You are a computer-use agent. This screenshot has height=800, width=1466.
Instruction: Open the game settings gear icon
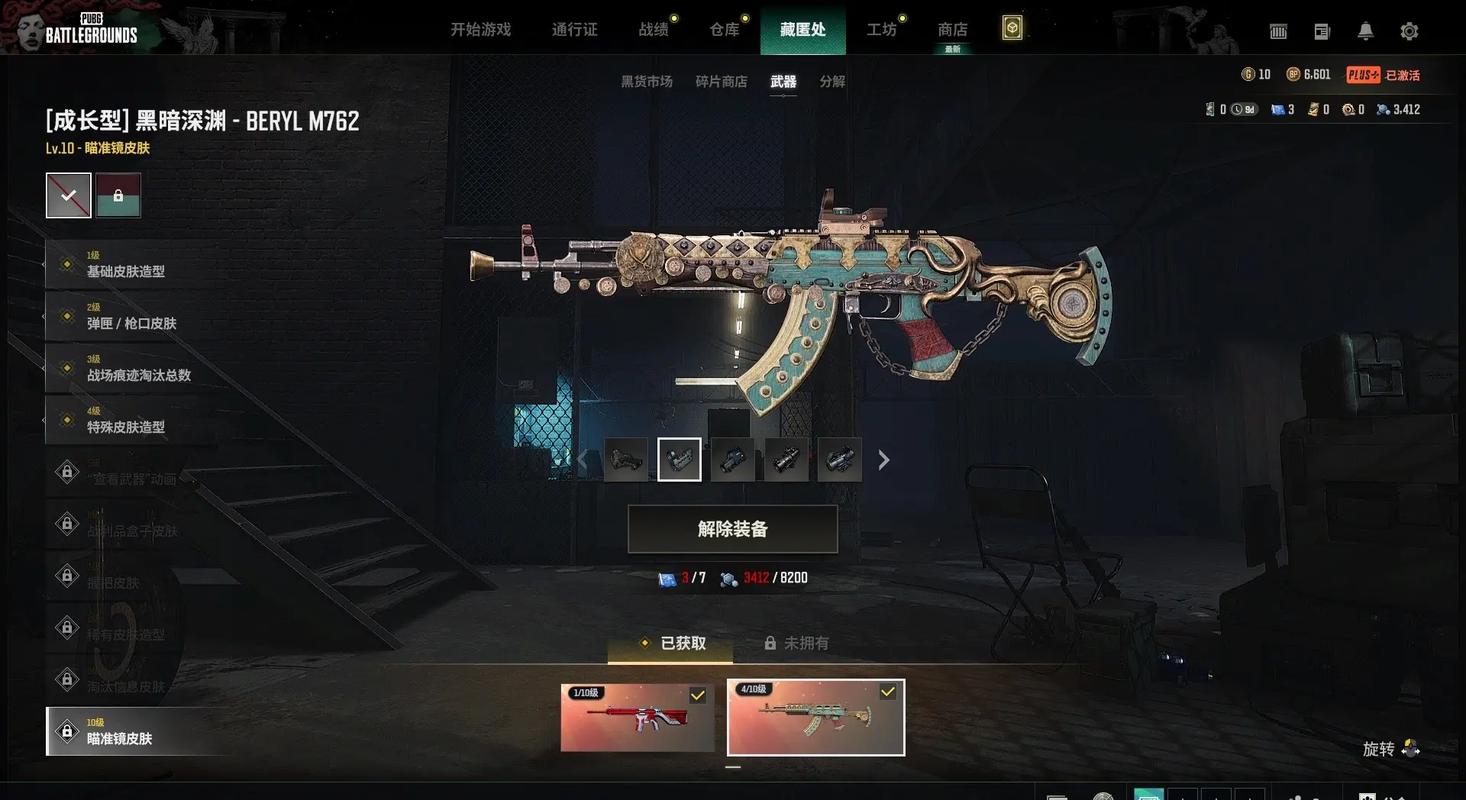(x=1409, y=31)
